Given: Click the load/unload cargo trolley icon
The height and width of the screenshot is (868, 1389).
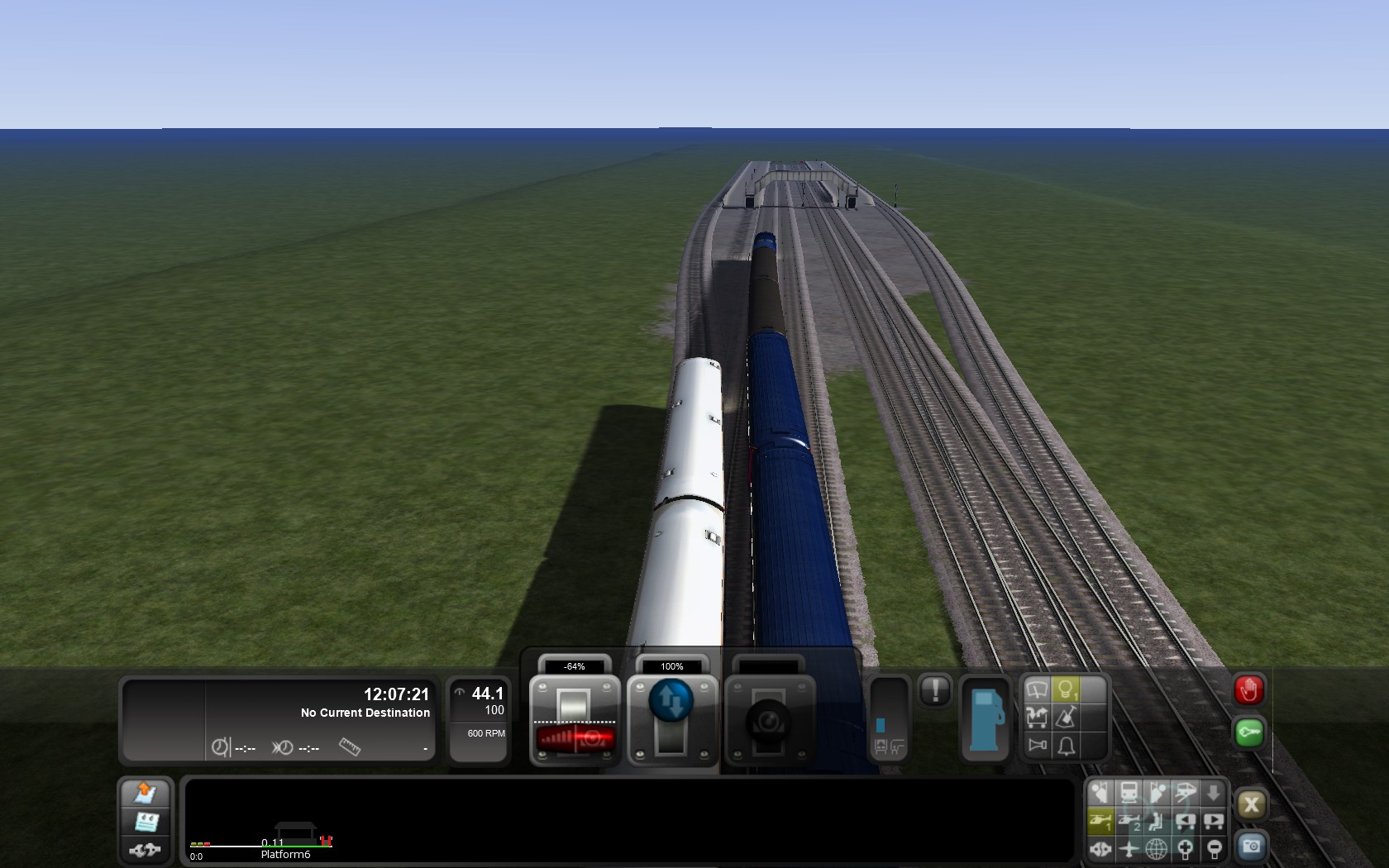Looking at the screenshot, I should pos(1037,717).
